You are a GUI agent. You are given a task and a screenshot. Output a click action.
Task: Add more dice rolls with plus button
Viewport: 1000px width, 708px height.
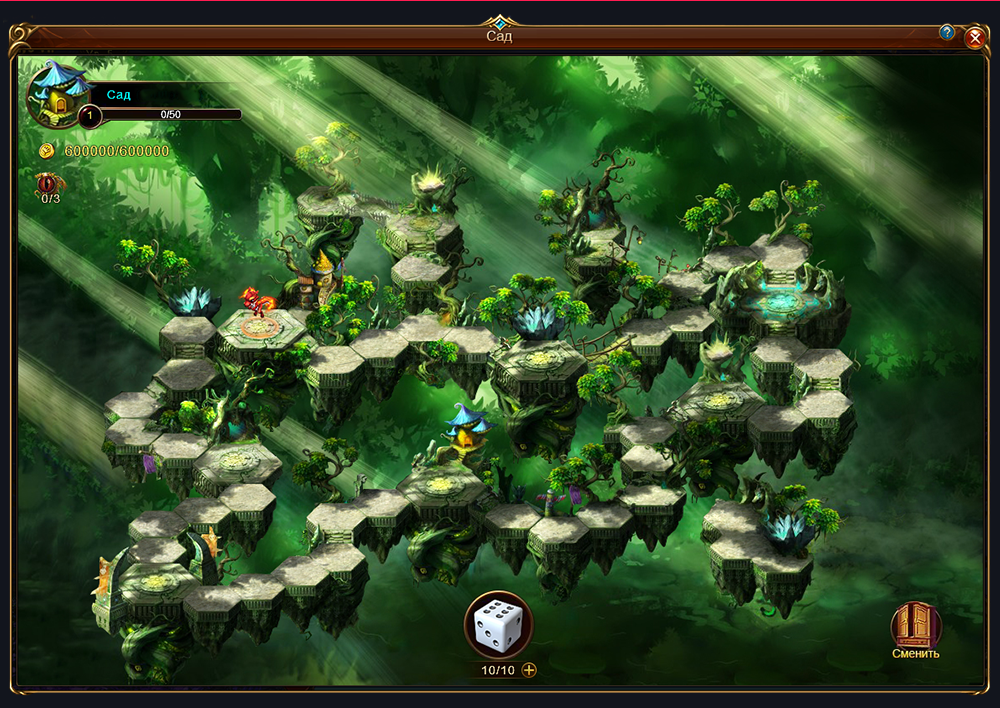529,670
